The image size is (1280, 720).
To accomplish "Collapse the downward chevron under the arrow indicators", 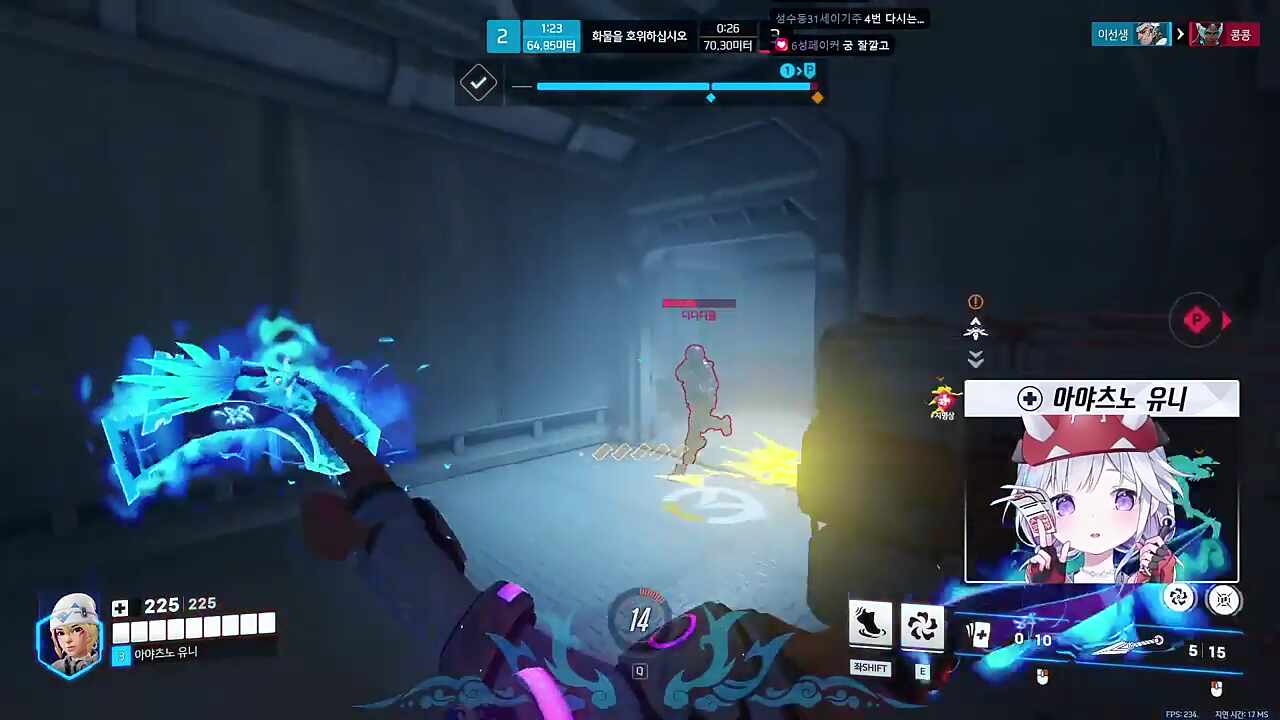I will 975,360.
